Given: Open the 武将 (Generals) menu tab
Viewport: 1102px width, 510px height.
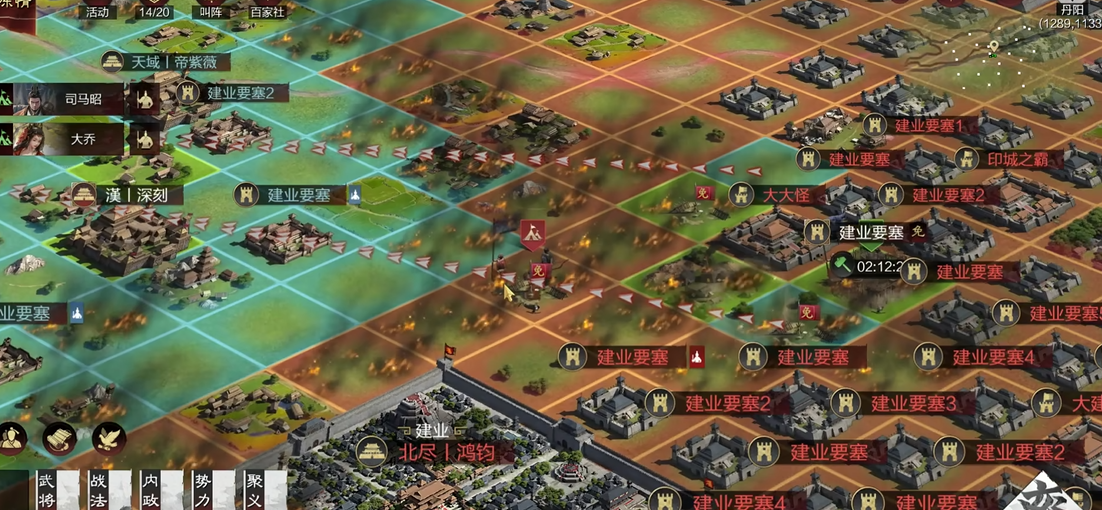Looking at the screenshot, I should [x=46, y=490].
